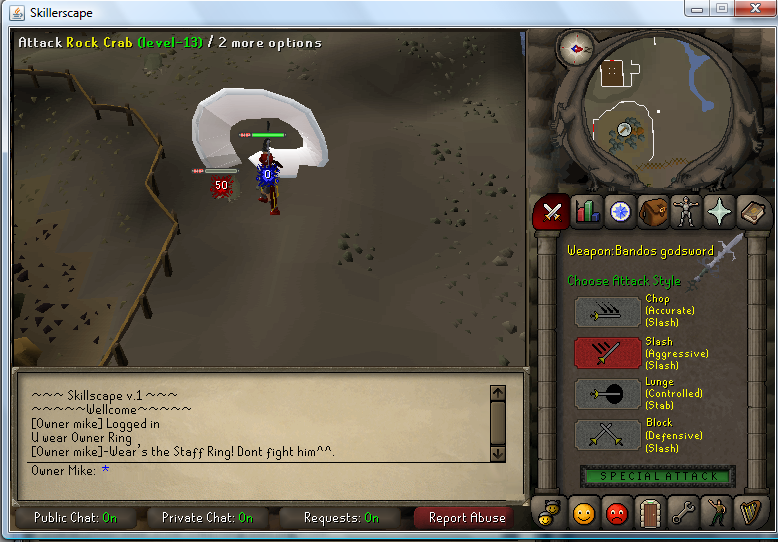Activate the Special Attack bar

pos(658,476)
